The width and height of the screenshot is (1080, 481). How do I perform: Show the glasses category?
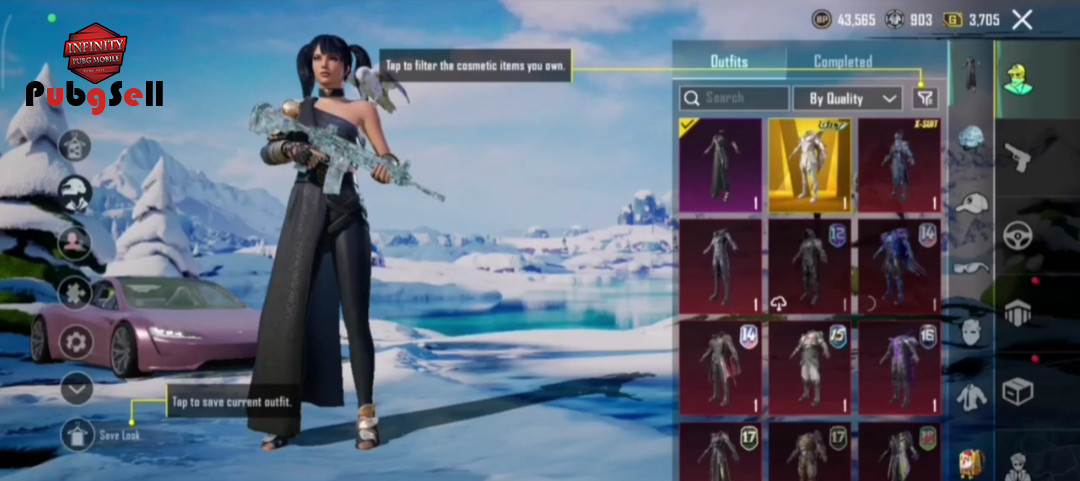pos(971,267)
